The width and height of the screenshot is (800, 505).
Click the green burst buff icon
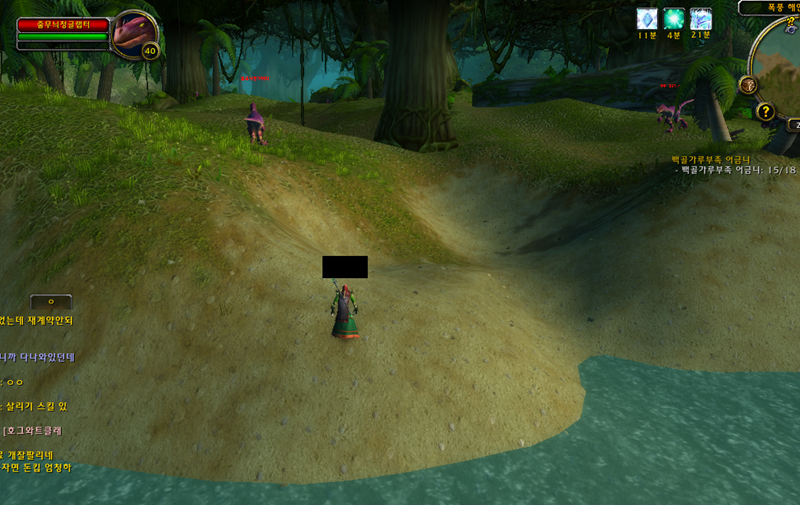(674, 19)
